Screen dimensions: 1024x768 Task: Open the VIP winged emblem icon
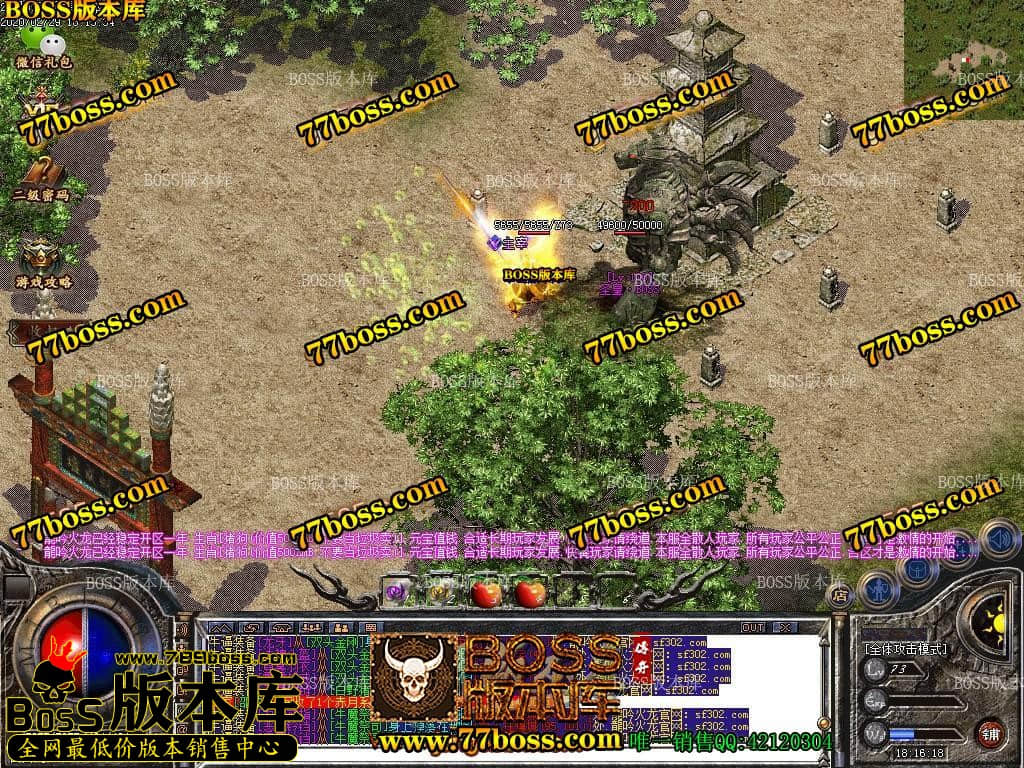coord(40,104)
